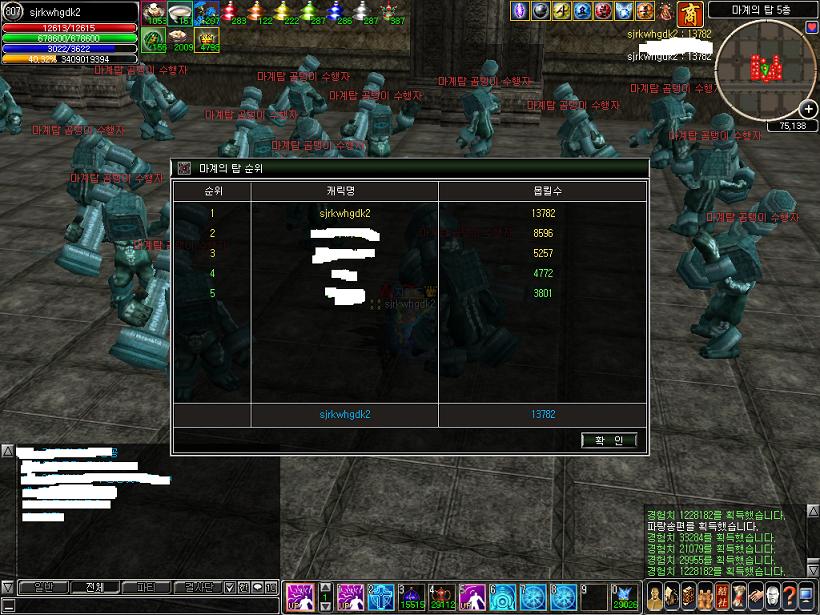Click the purple crystal buff icon
820x615 pixels.
[x=520, y=11]
